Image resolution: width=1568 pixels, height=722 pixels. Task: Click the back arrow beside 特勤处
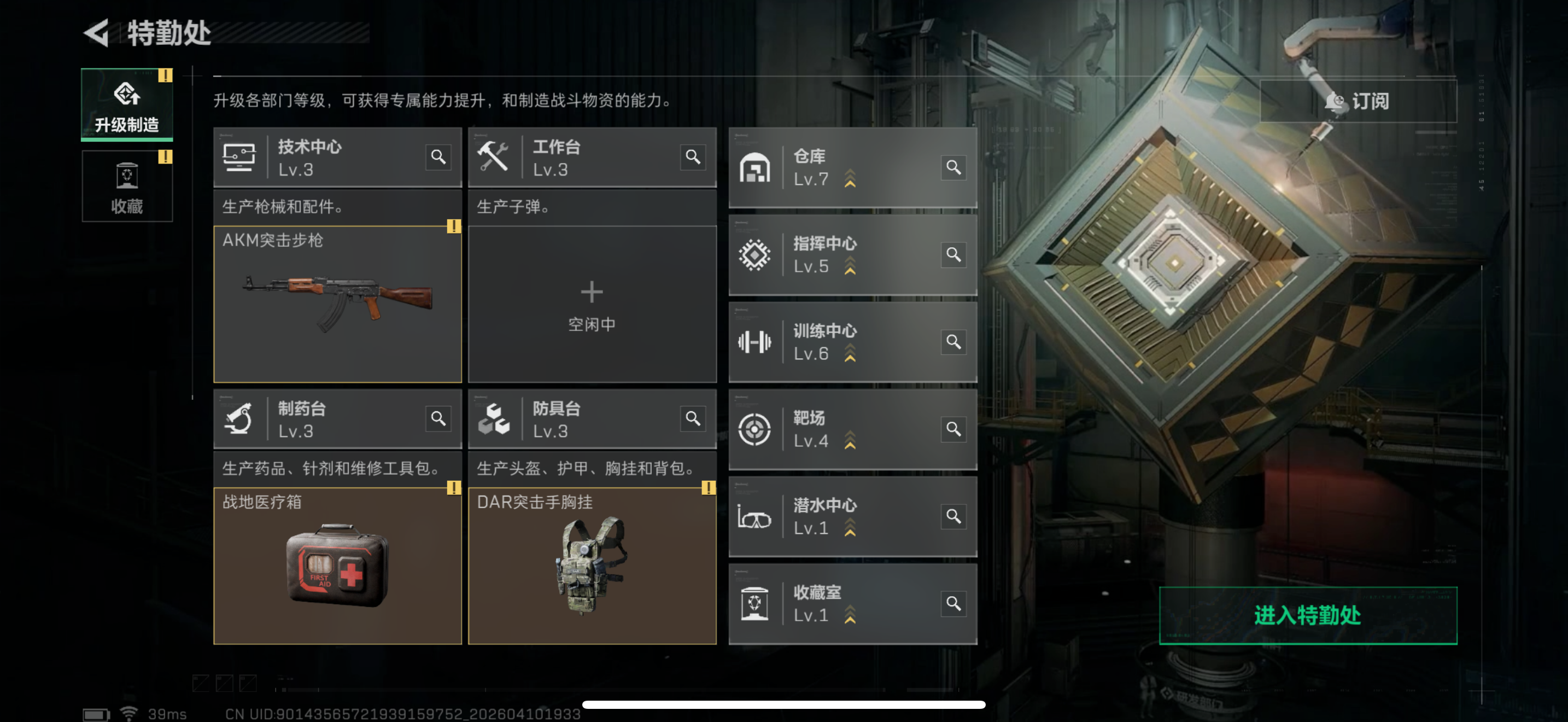click(97, 33)
